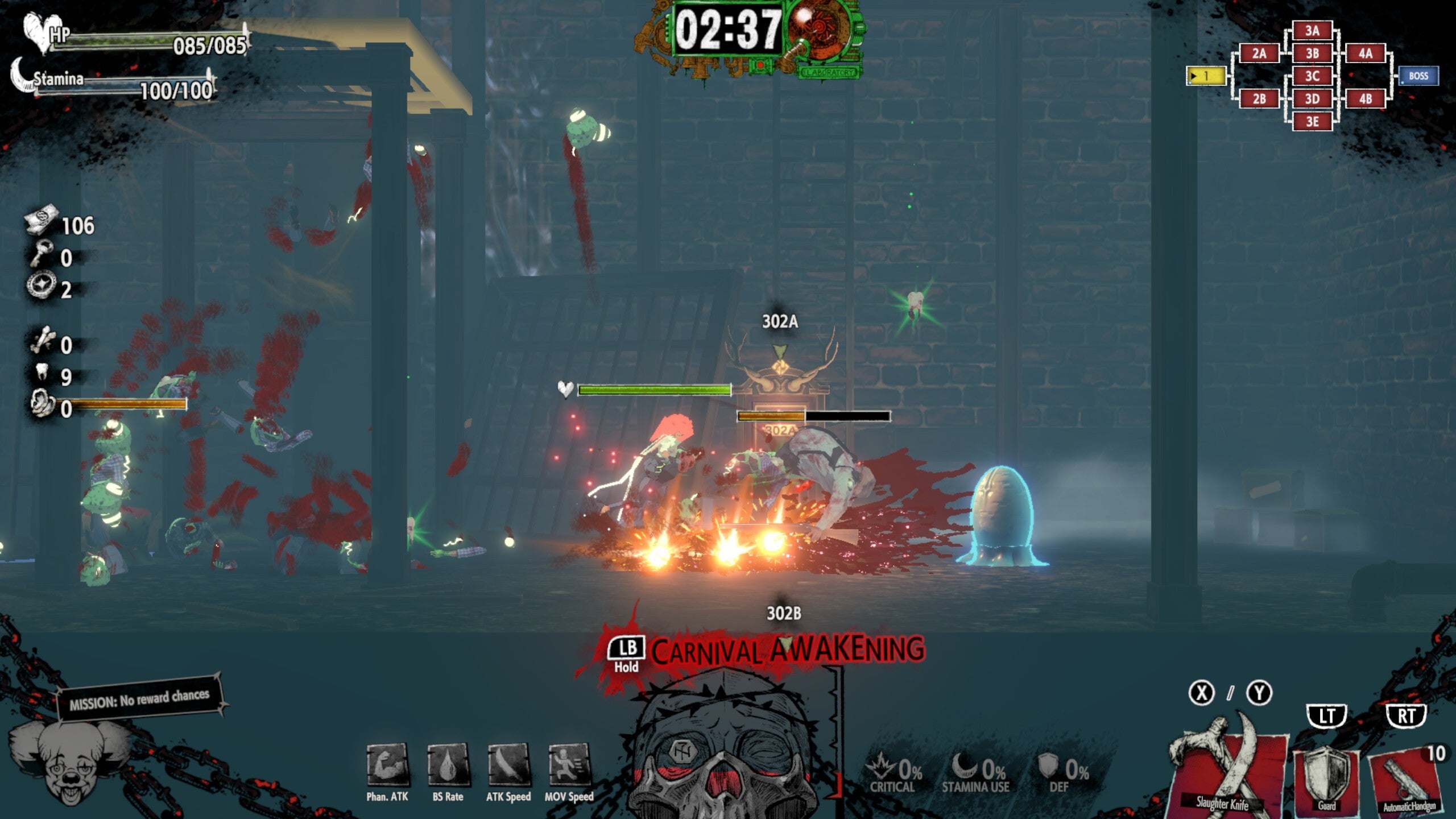Click the BS Rate stat icon

tap(448, 765)
